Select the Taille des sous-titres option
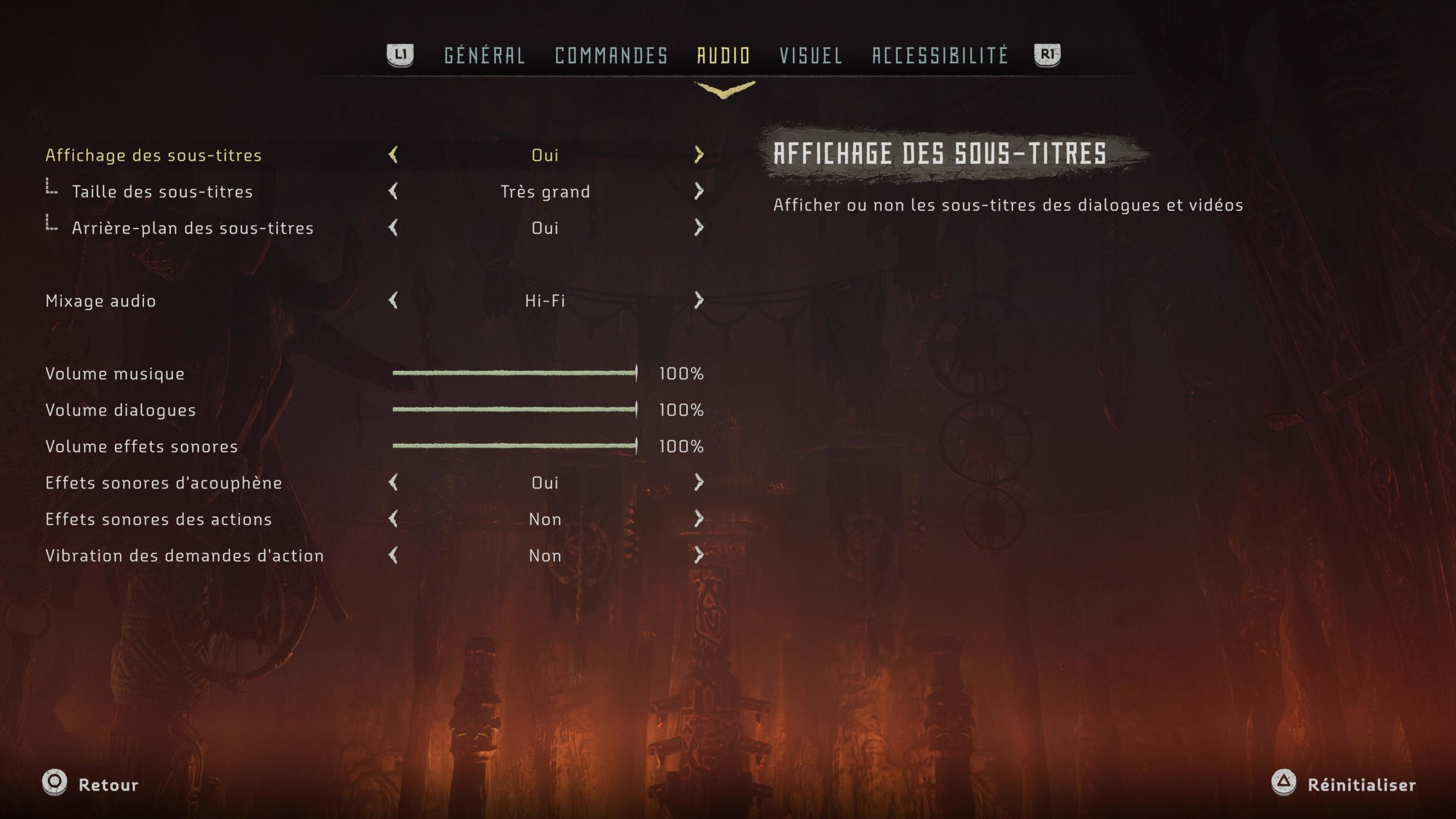The height and width of the screenshot is (819, 1456). (x=162, y=192)
